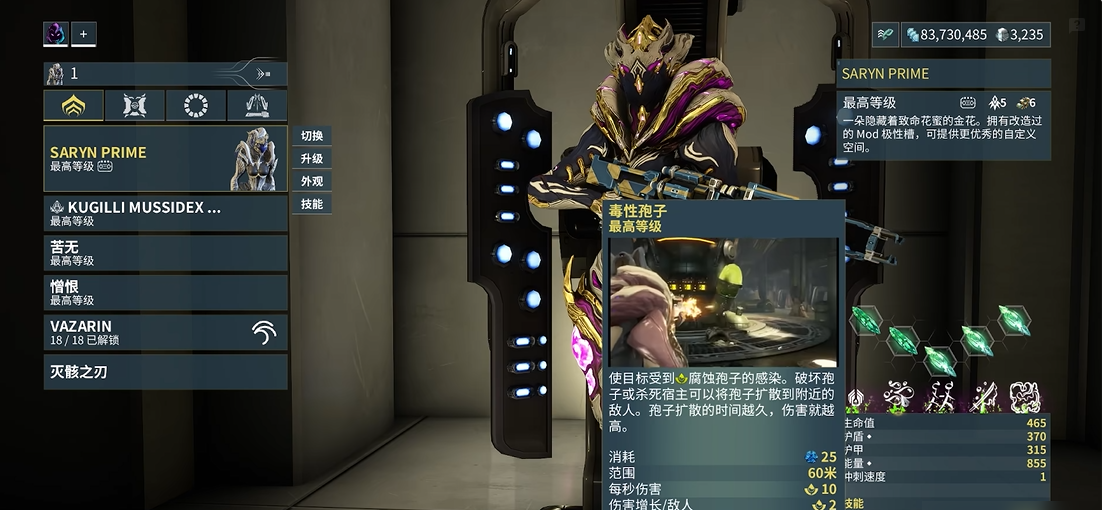Open the VAZARIN focus school row
1102x510 pixels.
165,332
